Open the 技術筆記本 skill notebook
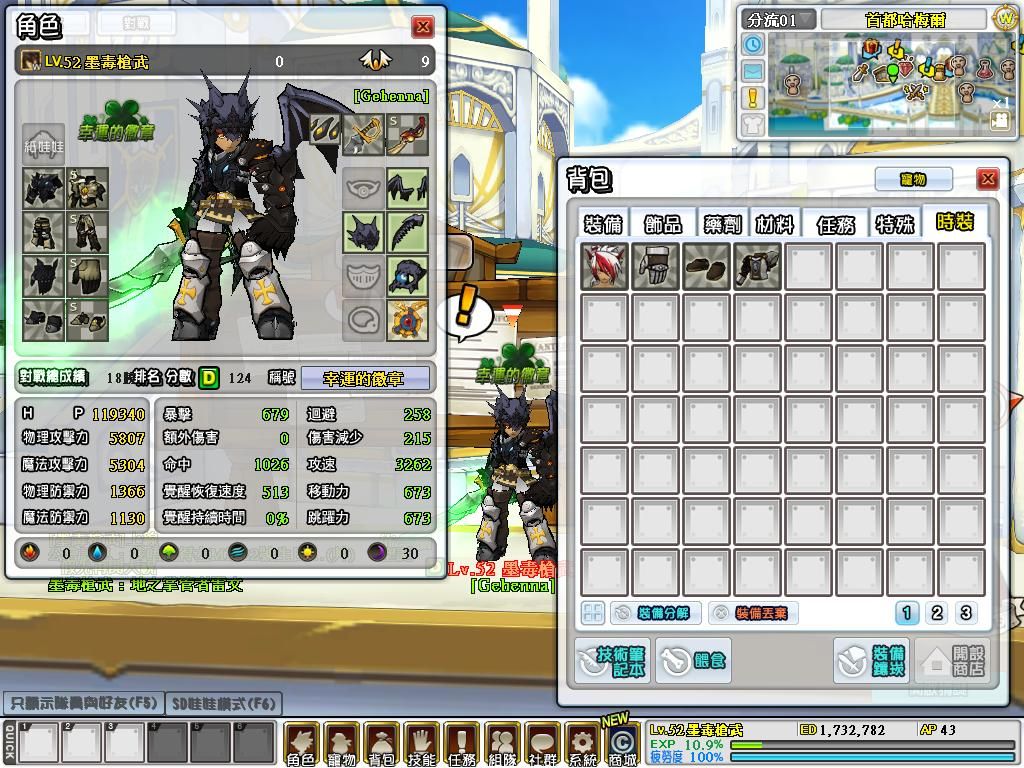Viewport: 1024px width, 768px height. click(612, 660)
